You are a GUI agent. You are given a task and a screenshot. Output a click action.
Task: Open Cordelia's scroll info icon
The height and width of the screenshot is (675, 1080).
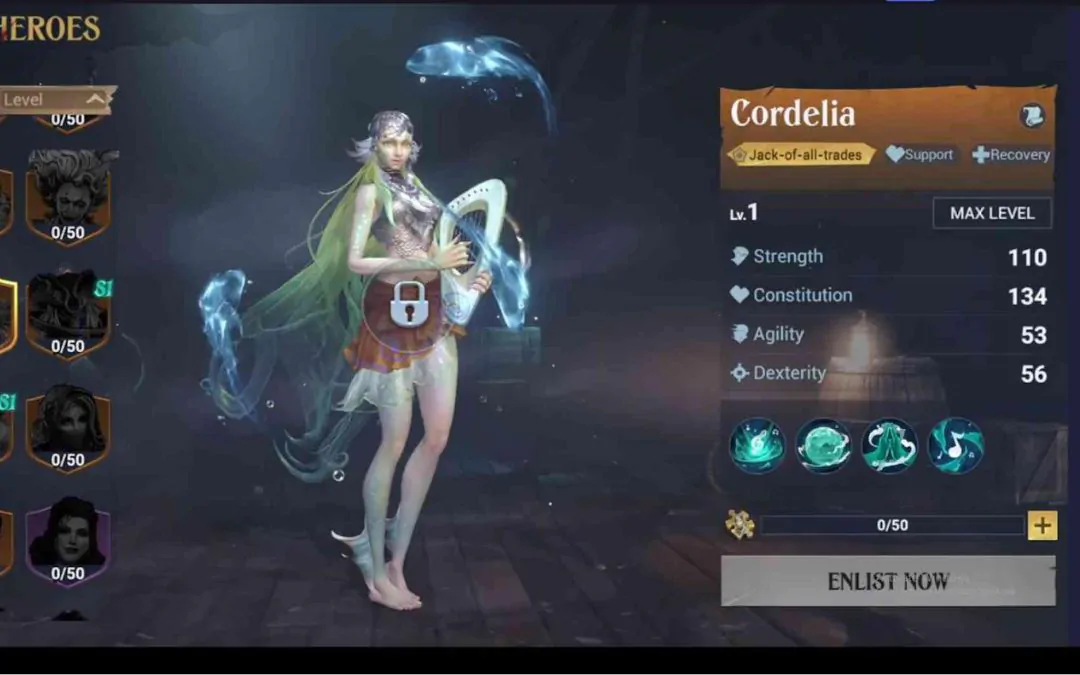(1032, 116)
